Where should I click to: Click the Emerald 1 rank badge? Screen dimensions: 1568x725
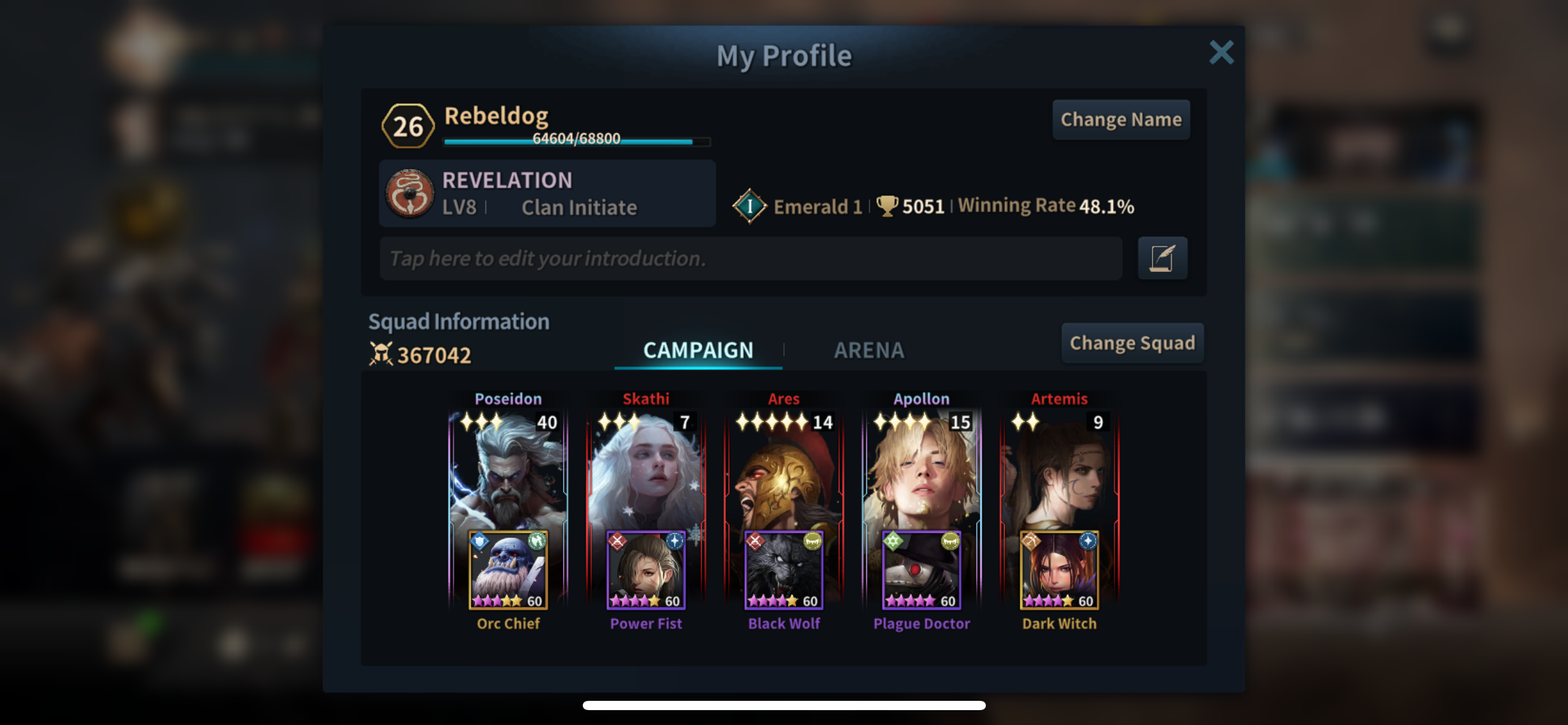pos(749,206)
